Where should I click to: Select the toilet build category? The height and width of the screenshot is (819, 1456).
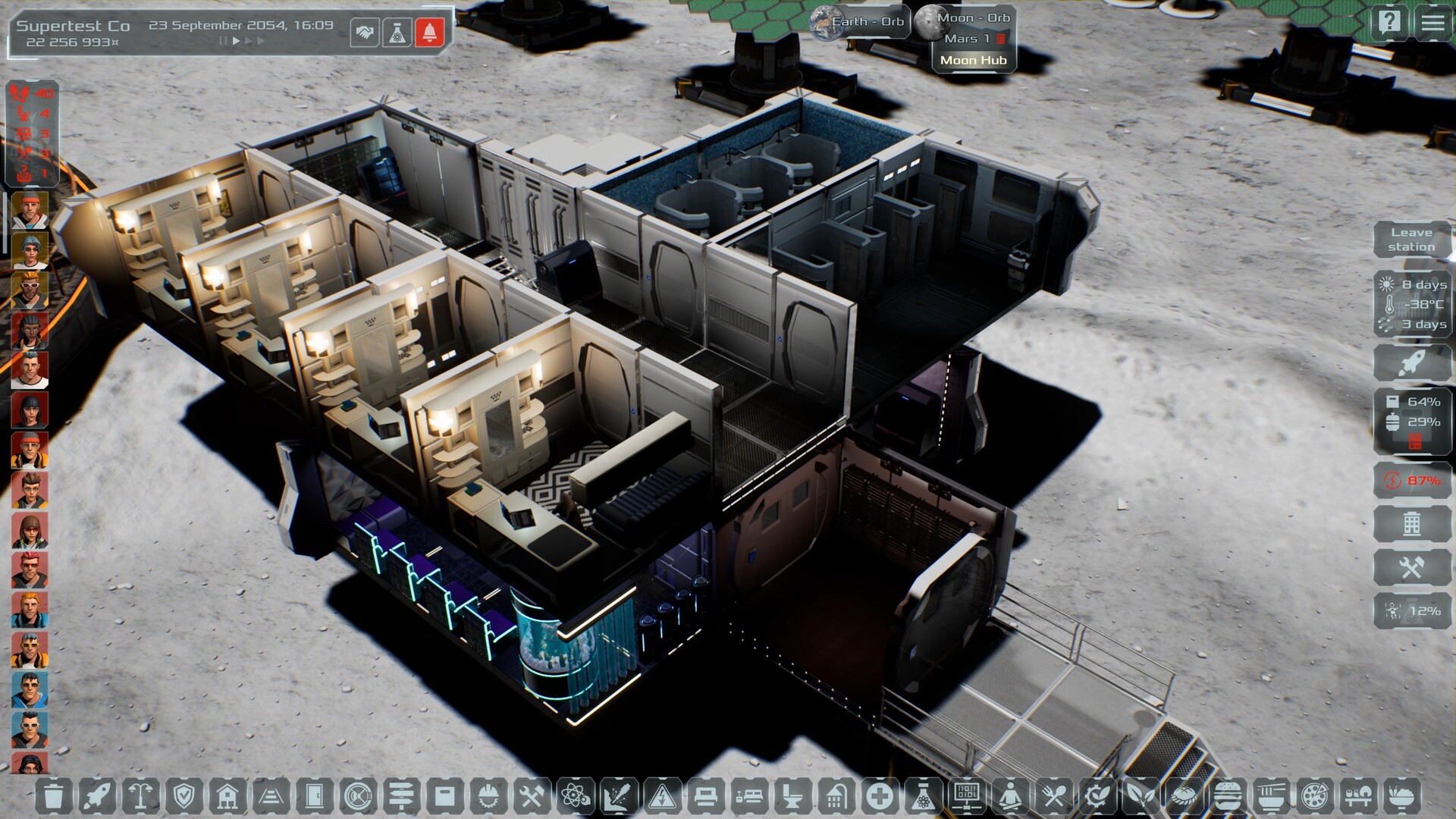click(792, 796)
